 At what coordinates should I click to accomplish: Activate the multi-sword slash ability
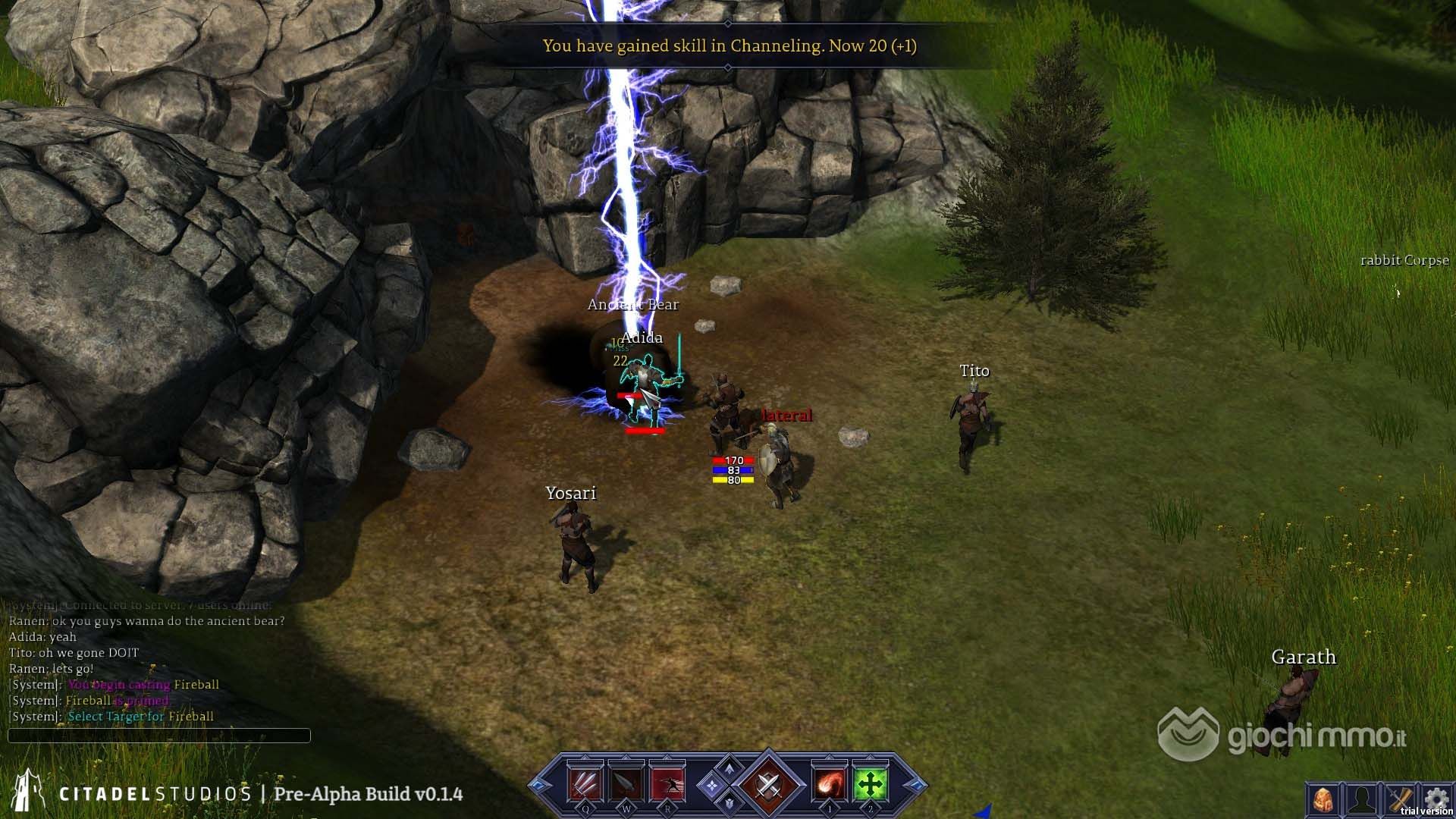tap(585, 784)
